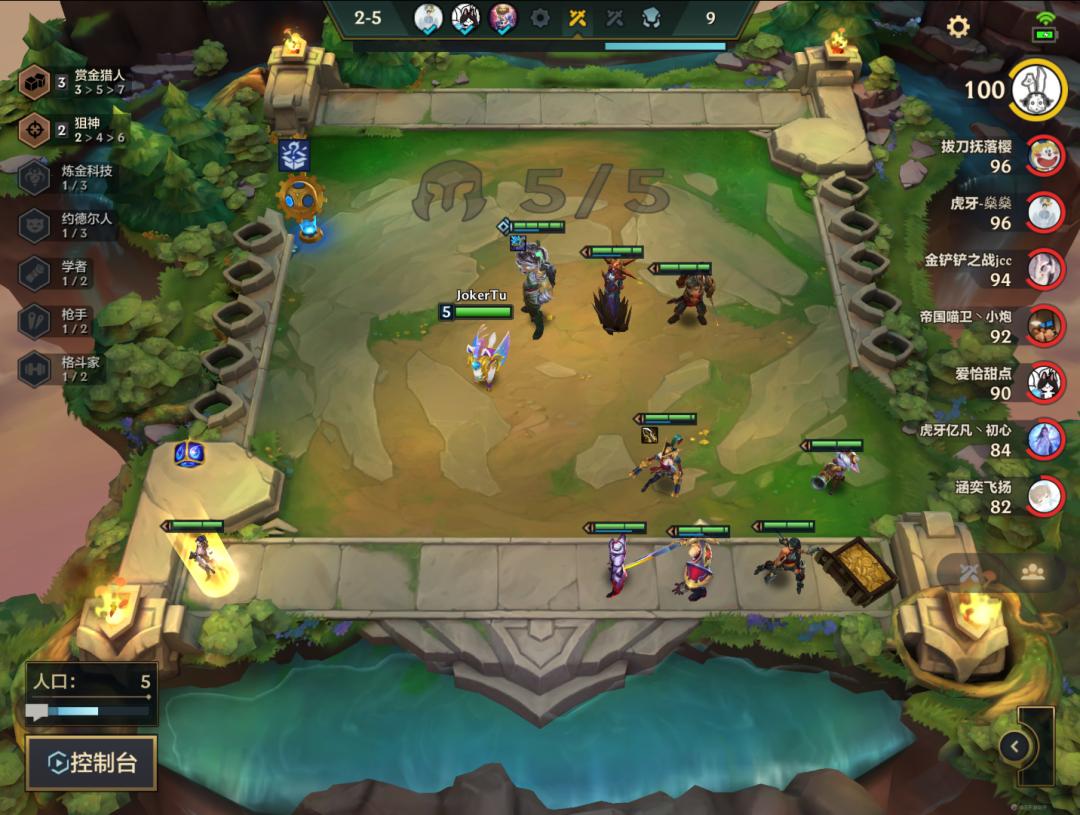Visit 爱恰甜点's board
Image resolution: width=1080 pixels, height=815 pixels.
(x=1045, y=382)
